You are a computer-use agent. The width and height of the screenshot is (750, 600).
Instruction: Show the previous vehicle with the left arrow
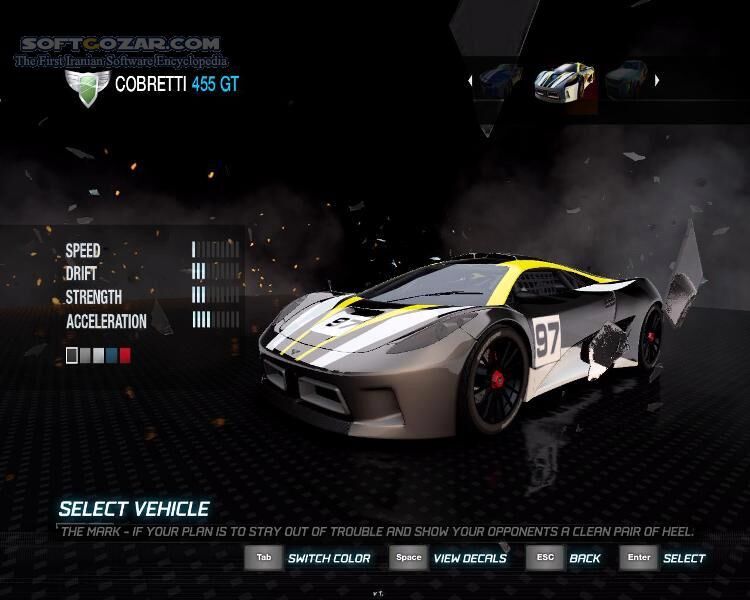click(x=471, y=81)
